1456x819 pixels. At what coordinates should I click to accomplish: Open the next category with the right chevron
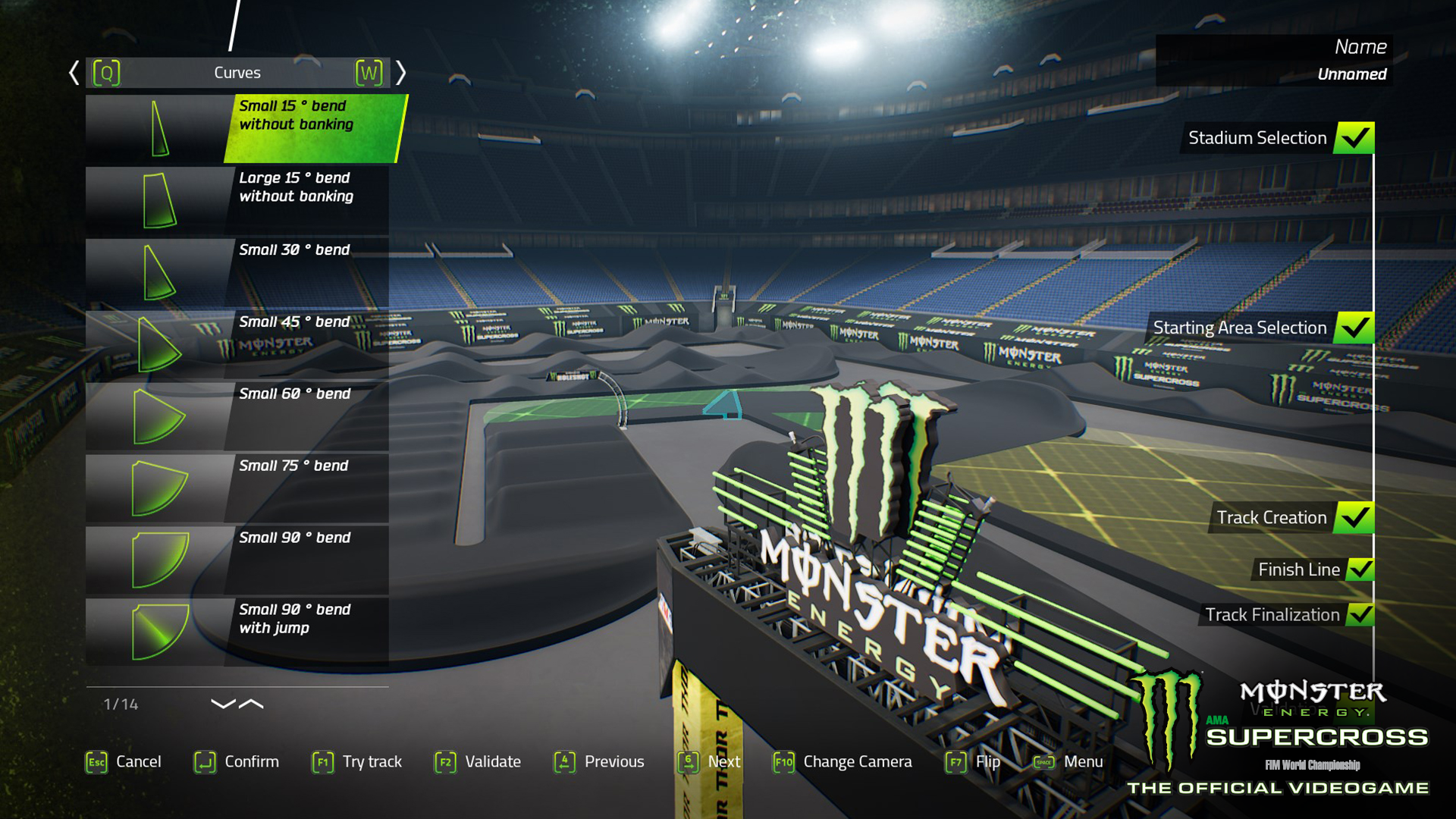coord(402,72)
